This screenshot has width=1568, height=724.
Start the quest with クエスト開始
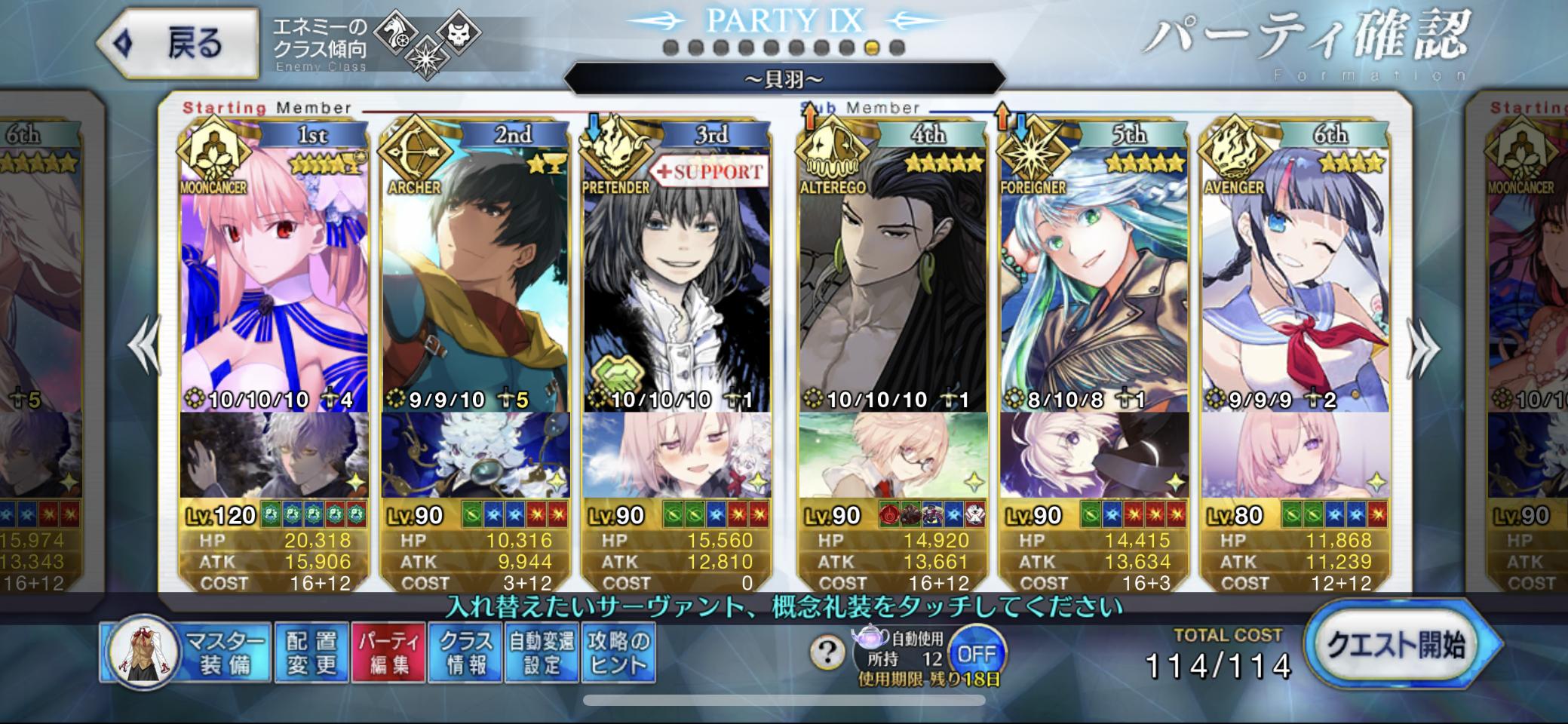click(x=1397, y=646)
